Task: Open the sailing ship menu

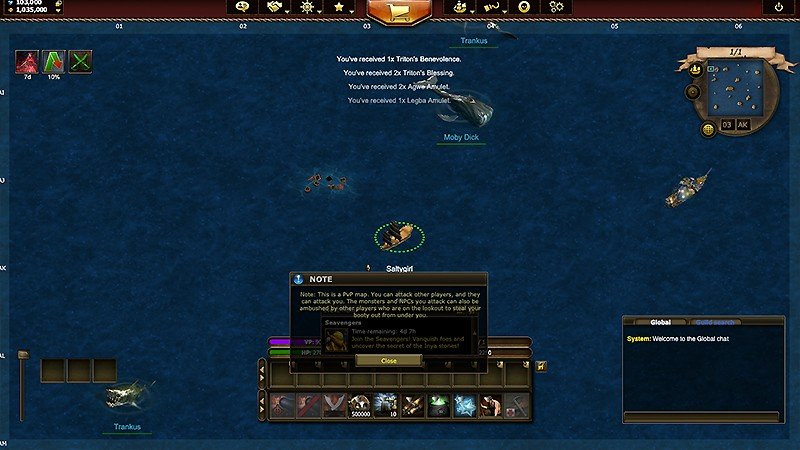Action: (x=459, y=7)
